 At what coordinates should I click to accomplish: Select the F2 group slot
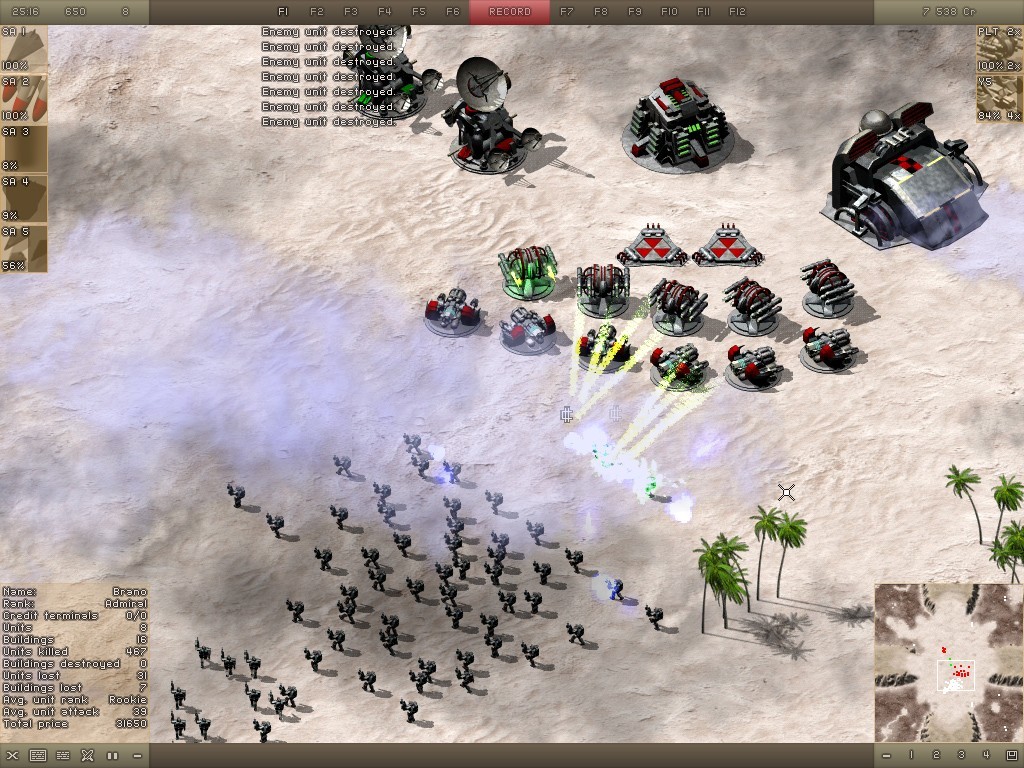click(x=317, y=12)
